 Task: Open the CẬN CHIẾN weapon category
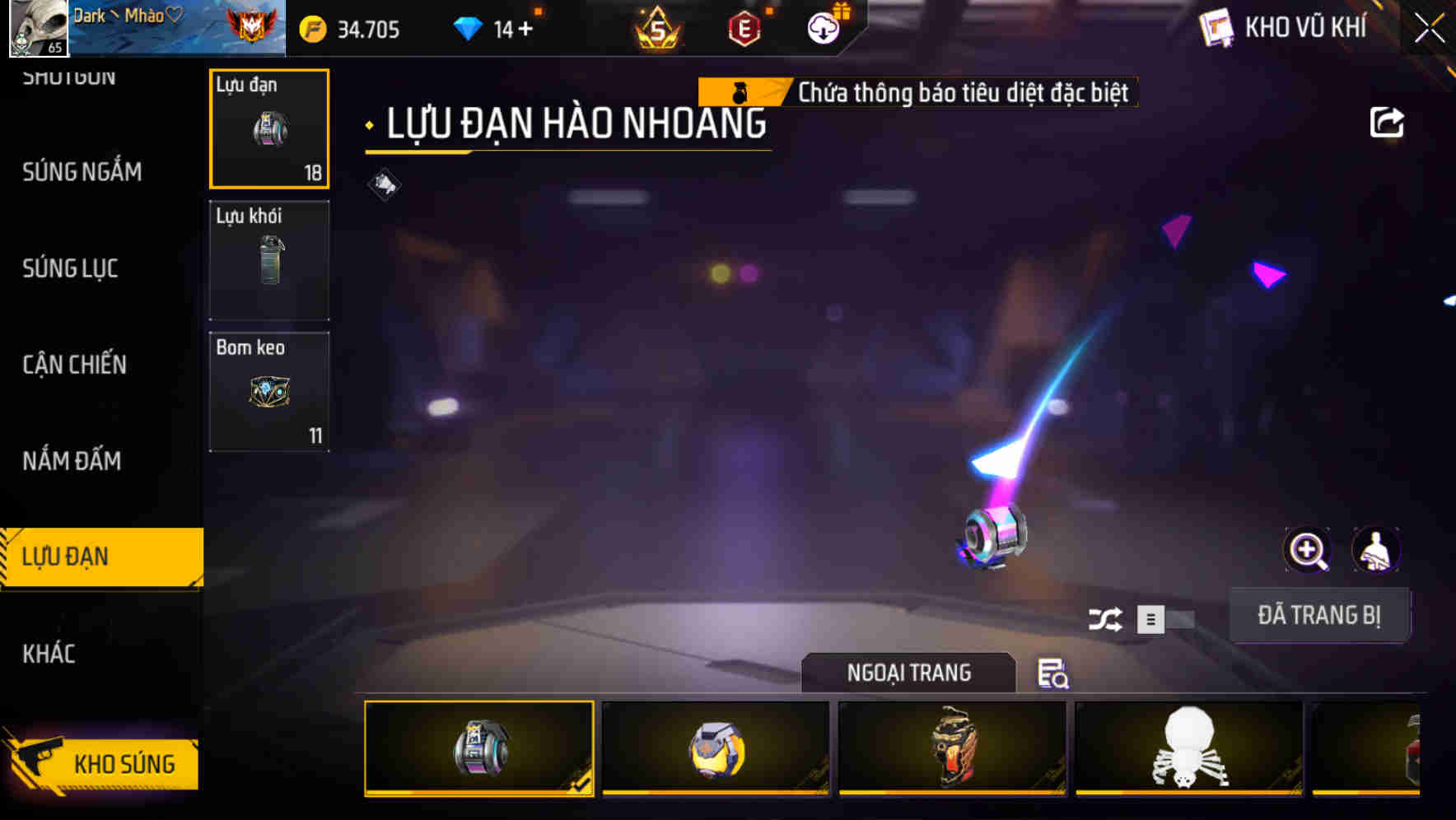tap(73, 365)
